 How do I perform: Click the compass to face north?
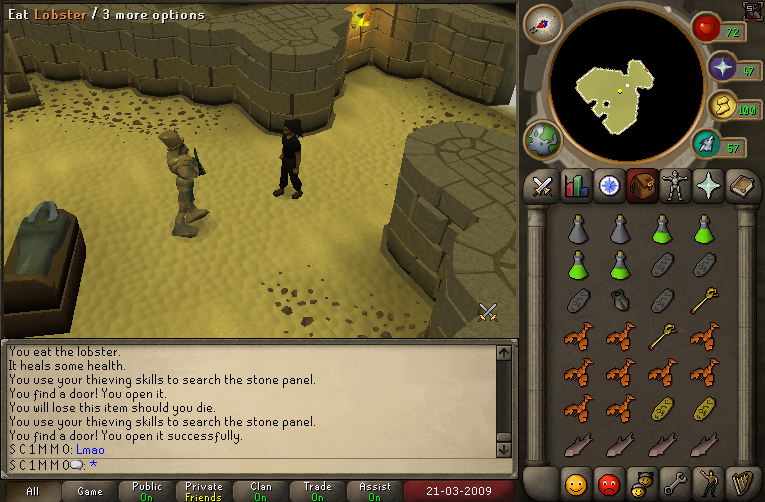(543, 23)
